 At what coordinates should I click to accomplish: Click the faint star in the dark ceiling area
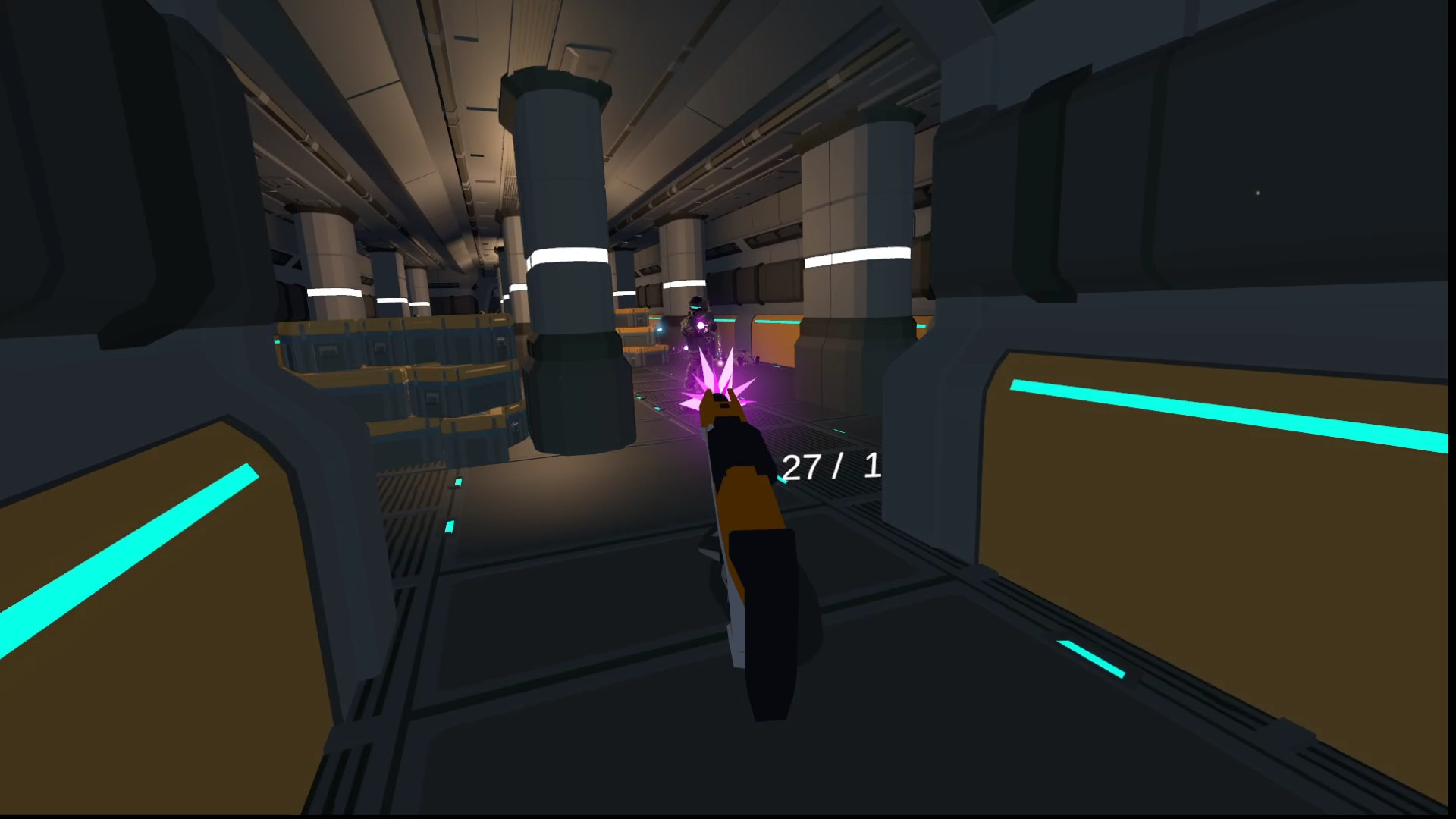pyautogui.click(x=1257, y=193)
